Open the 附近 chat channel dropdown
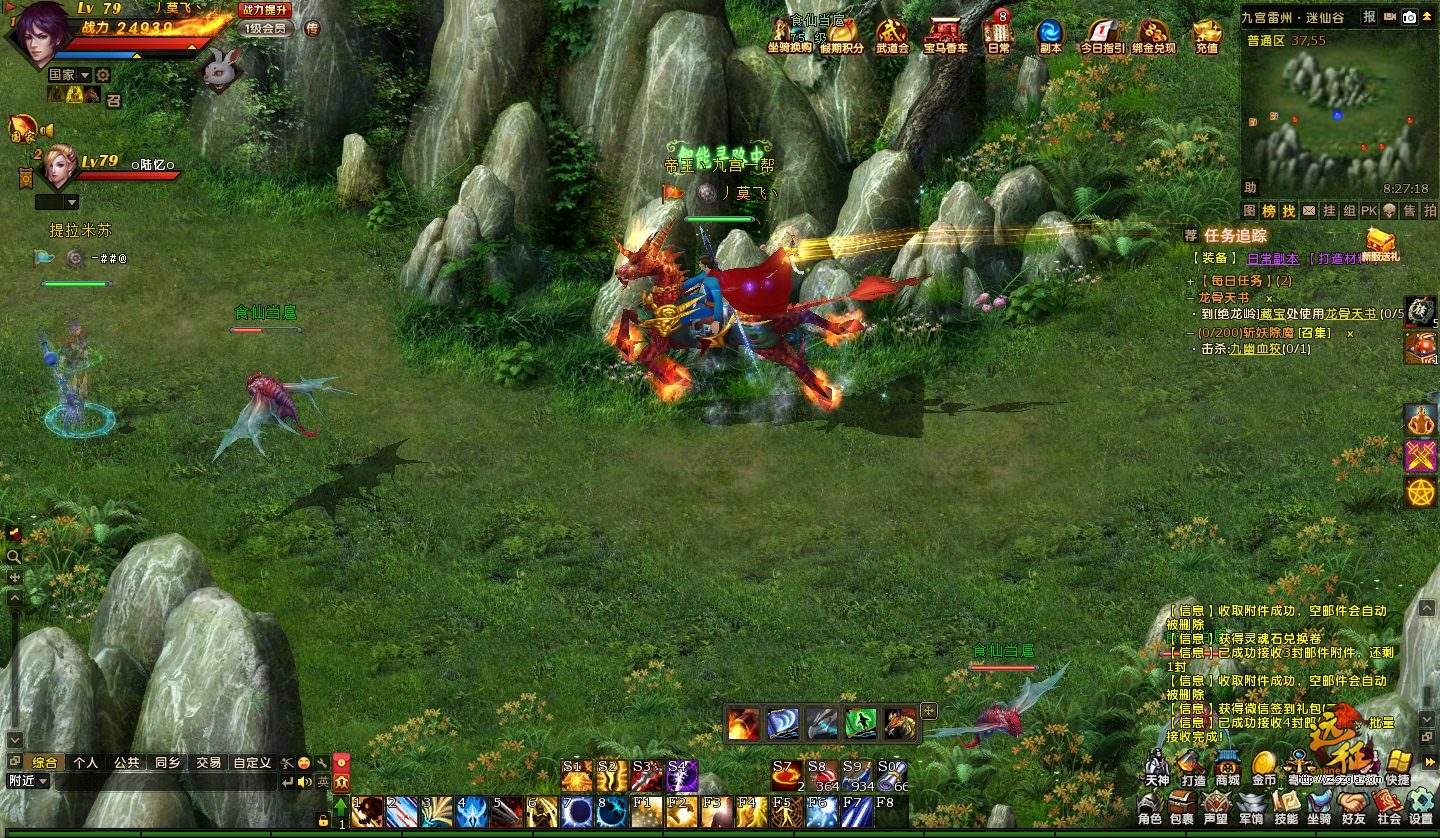 tap(28, 781)
